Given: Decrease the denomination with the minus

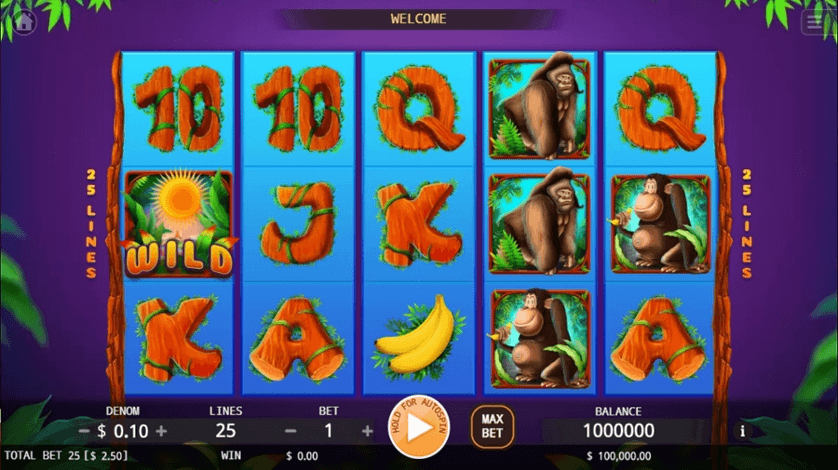Looking at the screenshot, I should point(84,431).
